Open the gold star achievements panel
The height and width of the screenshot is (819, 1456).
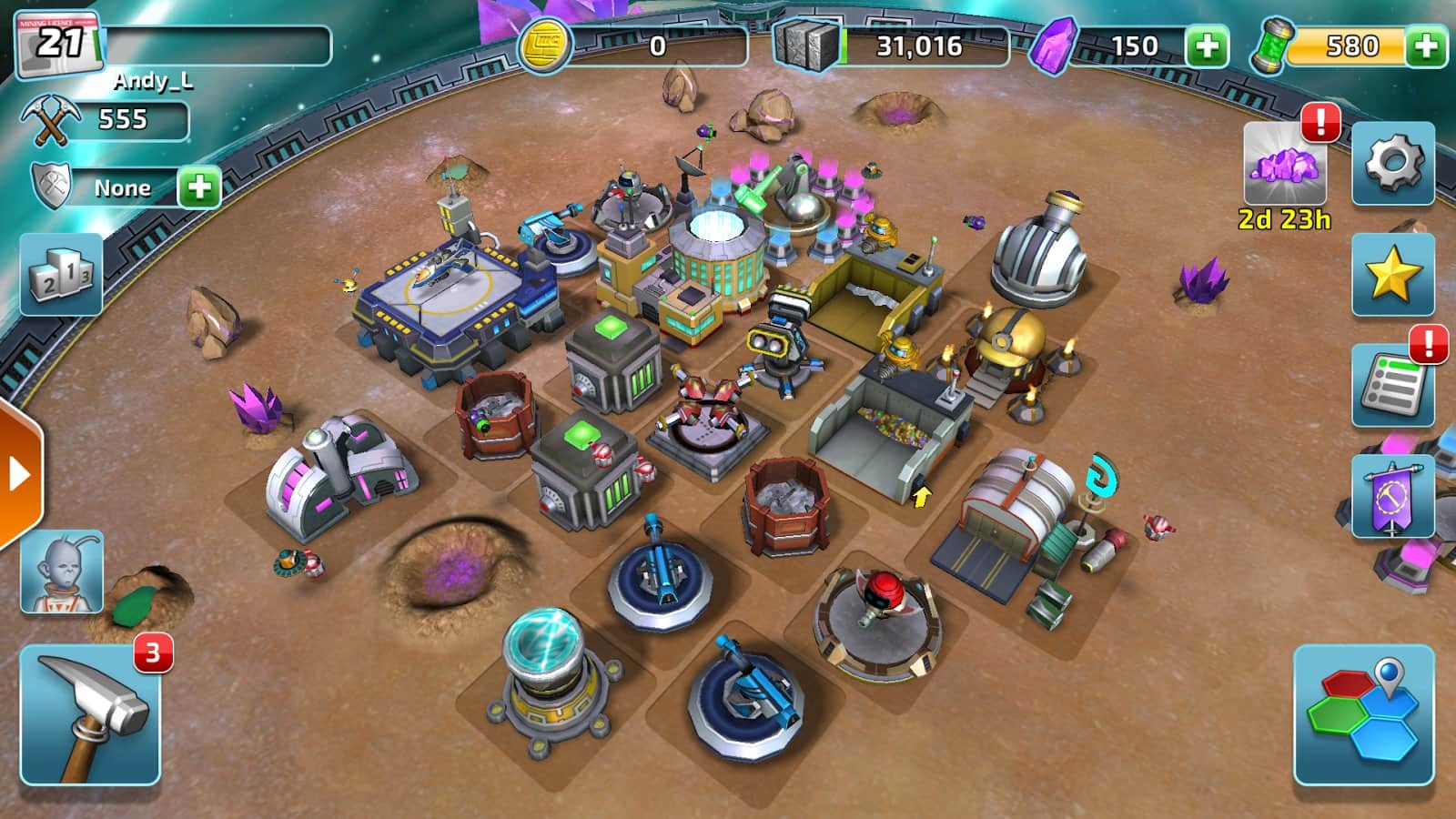[x=1392, y=275]
